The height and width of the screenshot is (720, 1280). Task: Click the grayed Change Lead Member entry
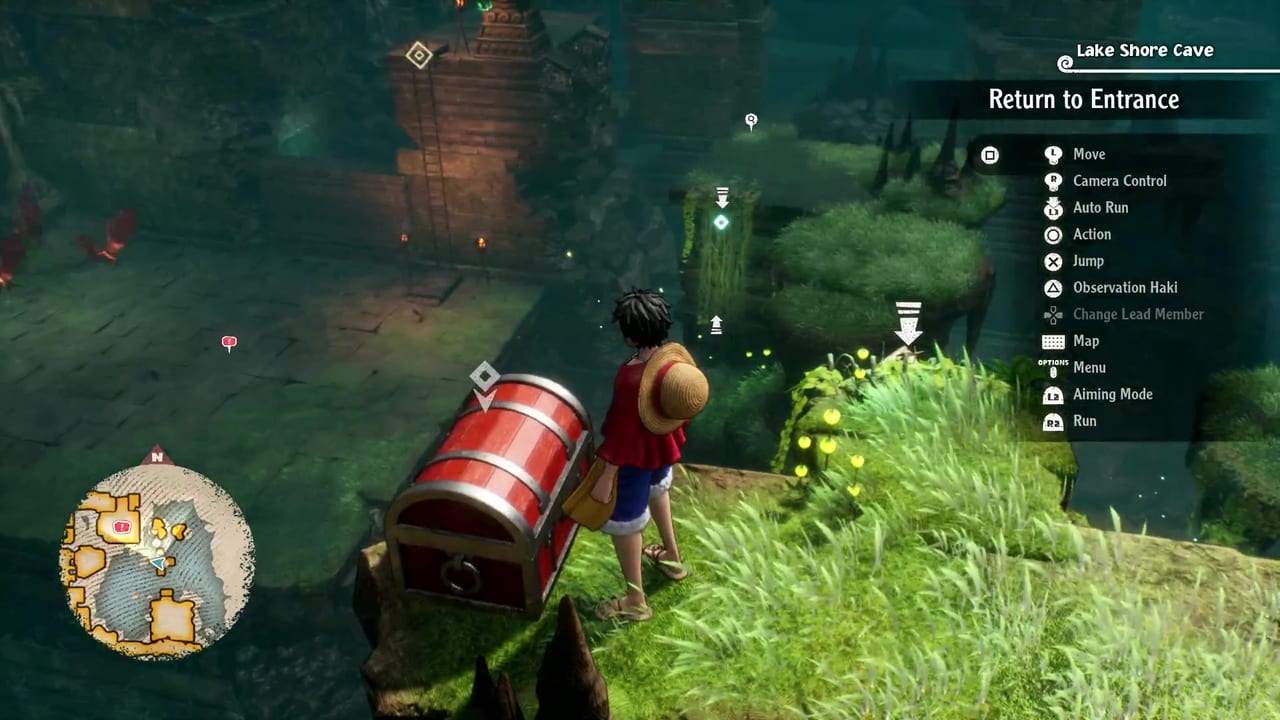[x=1138, y=314]
